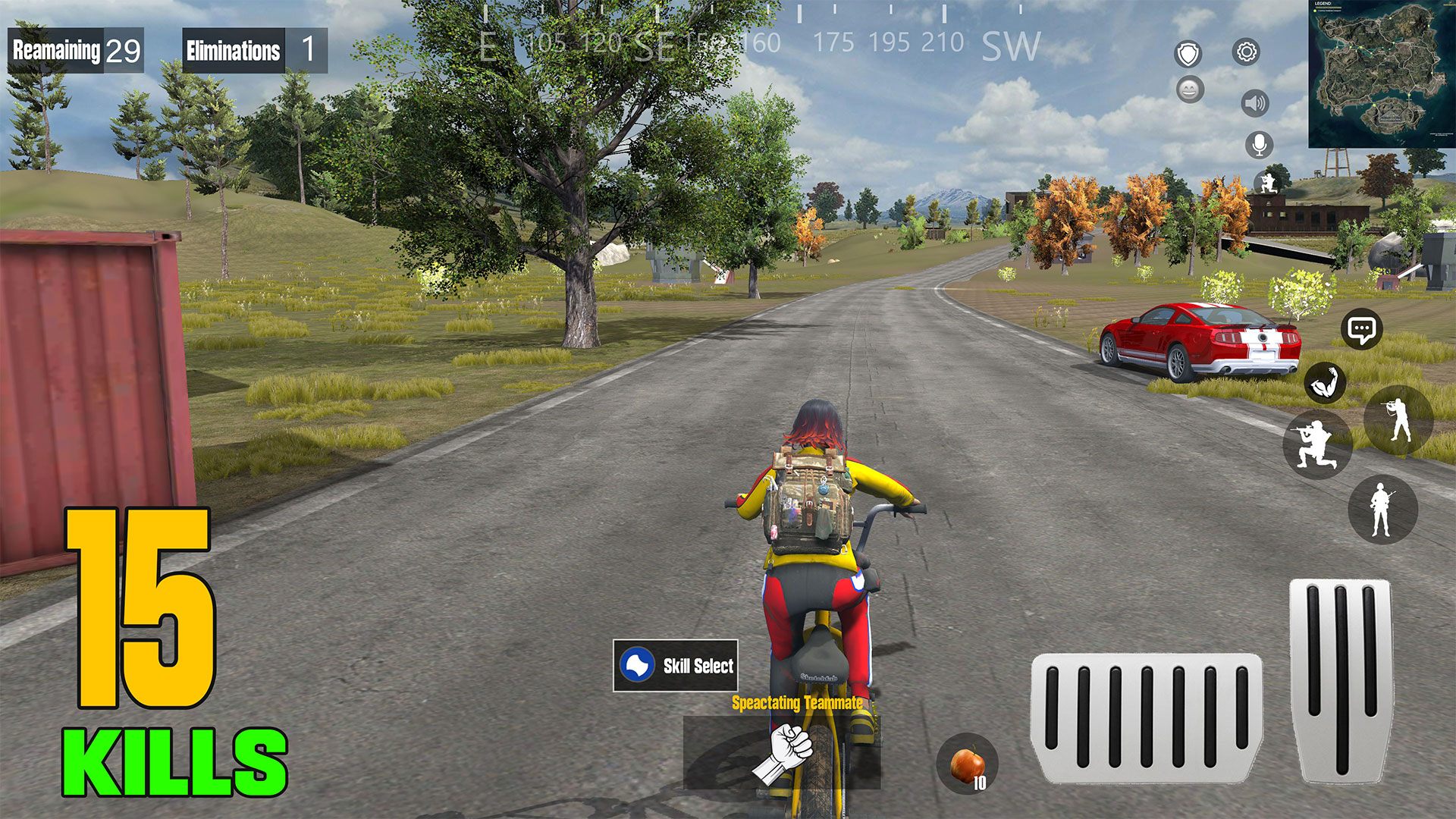Click the shield armor icon

click(1189, 55)
